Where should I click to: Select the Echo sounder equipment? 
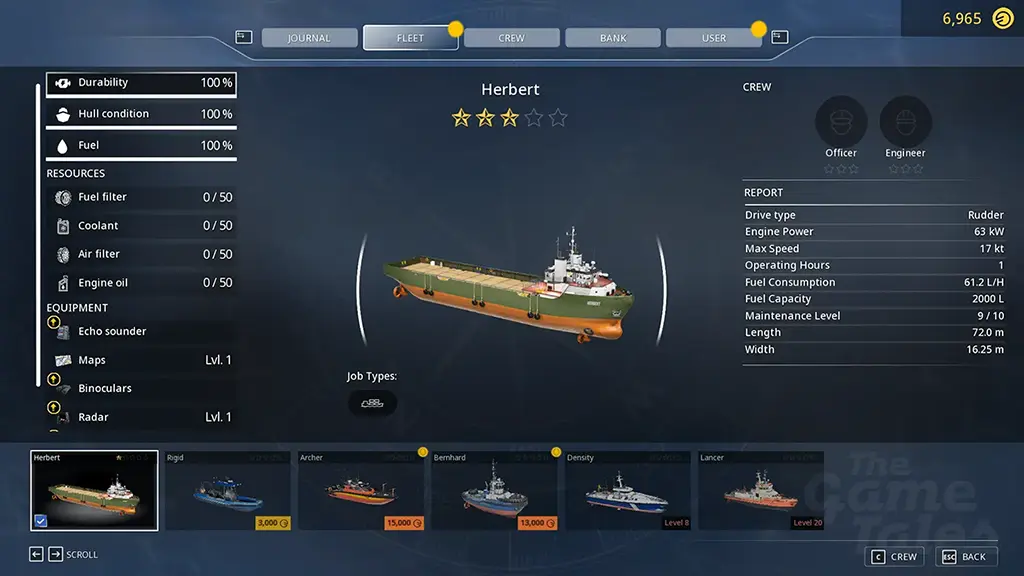coord(142,332)
